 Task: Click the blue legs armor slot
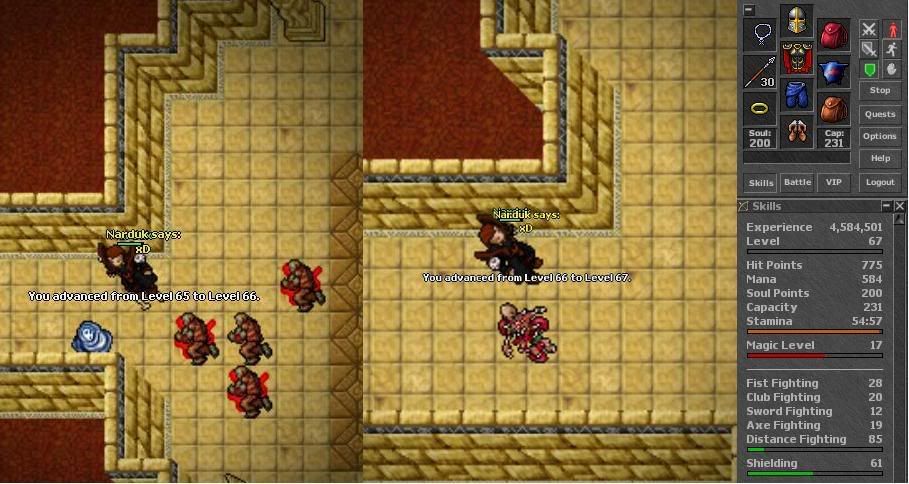796,95
